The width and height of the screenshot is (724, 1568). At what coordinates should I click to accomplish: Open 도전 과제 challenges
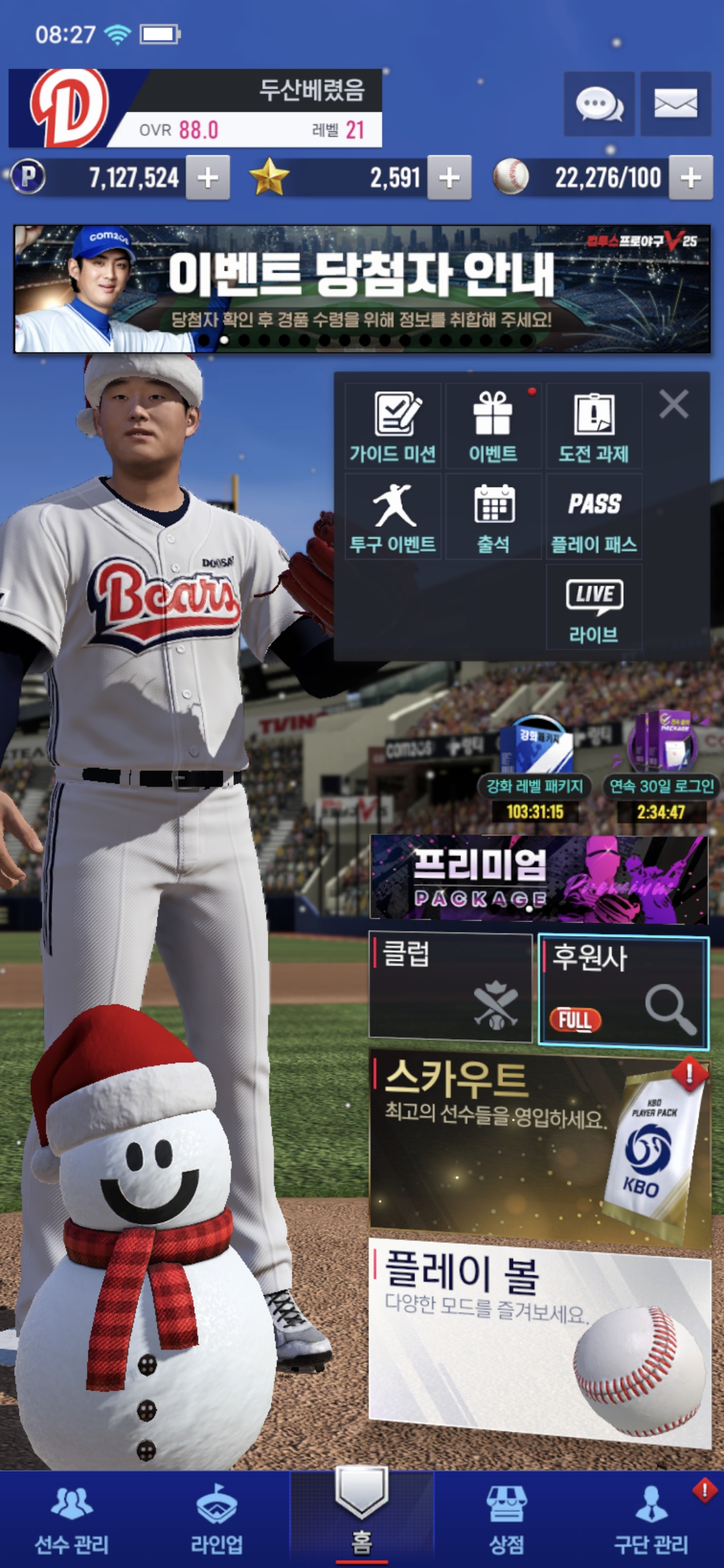[594, 426]
